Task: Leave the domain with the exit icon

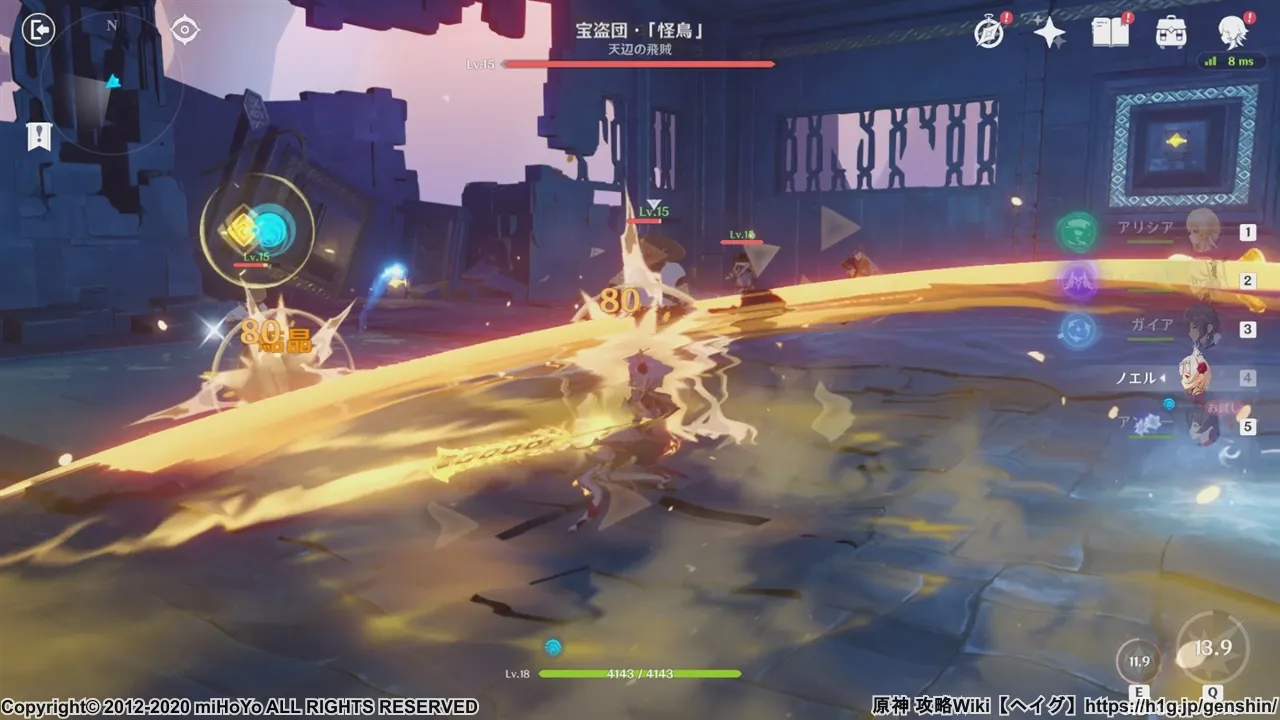Action: tap(38, 30)
